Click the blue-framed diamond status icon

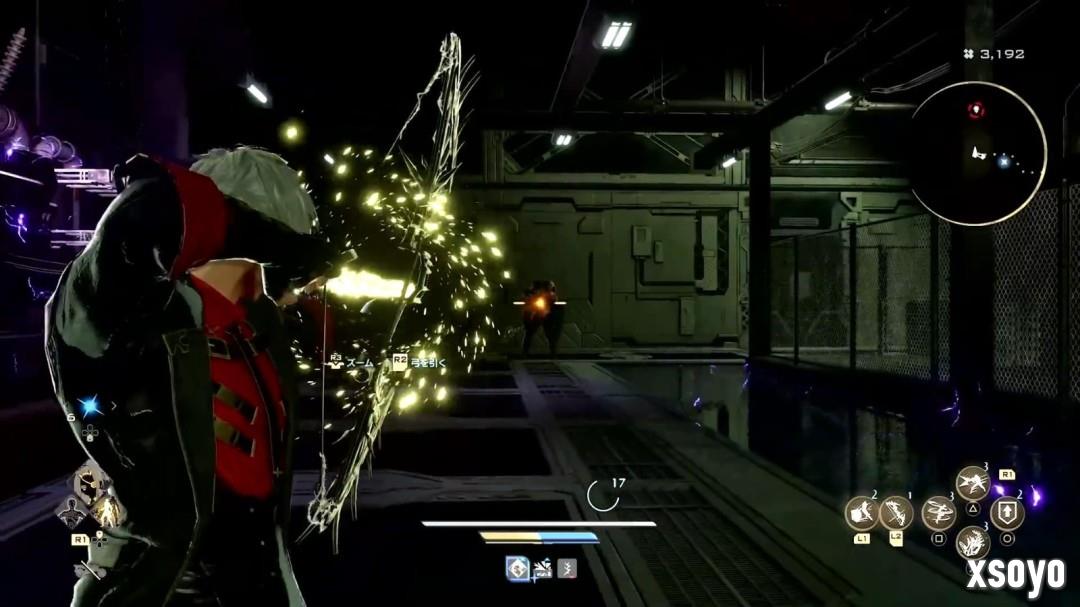[x=517, y=568]
